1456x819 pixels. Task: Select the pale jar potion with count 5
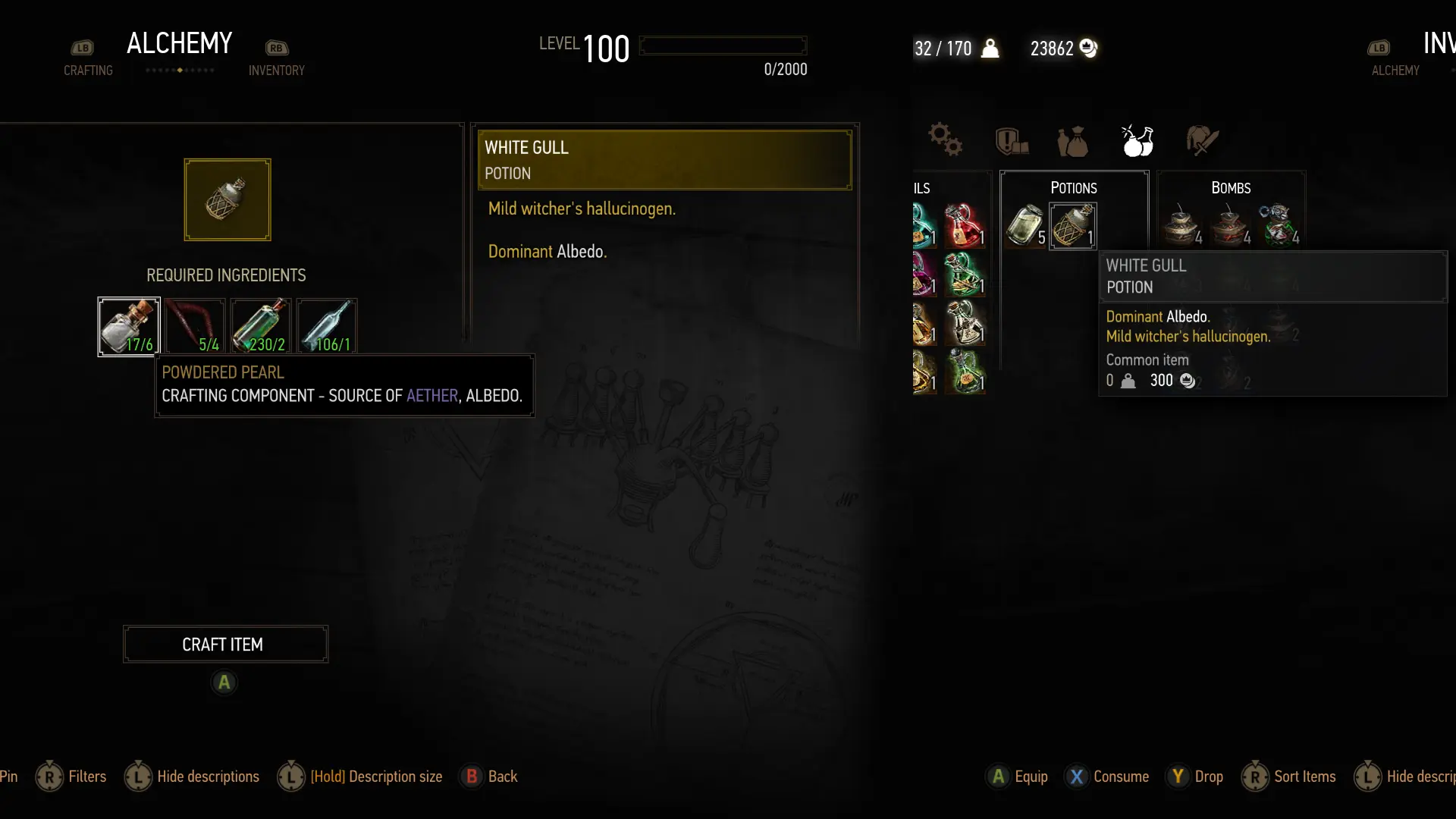click(1025, 225)
